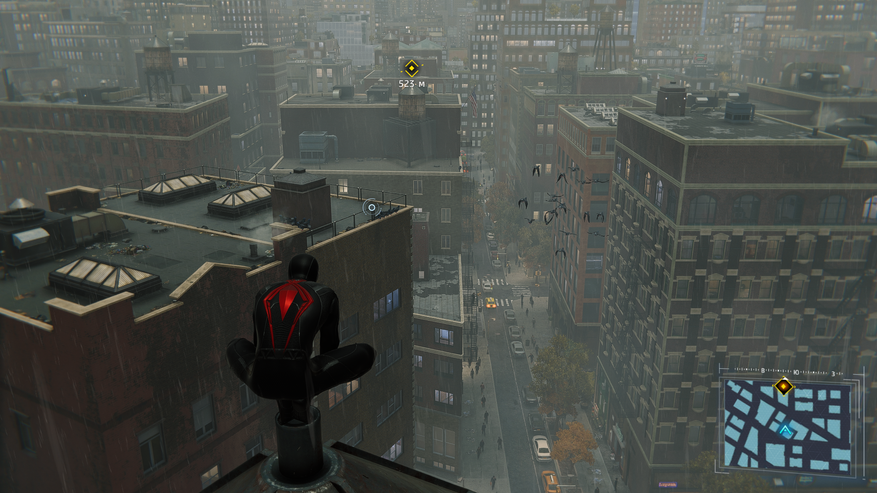Click the yellow diamond objective on the minimap
The height and width of the screenshot is (493, 877).
(783, 386)
